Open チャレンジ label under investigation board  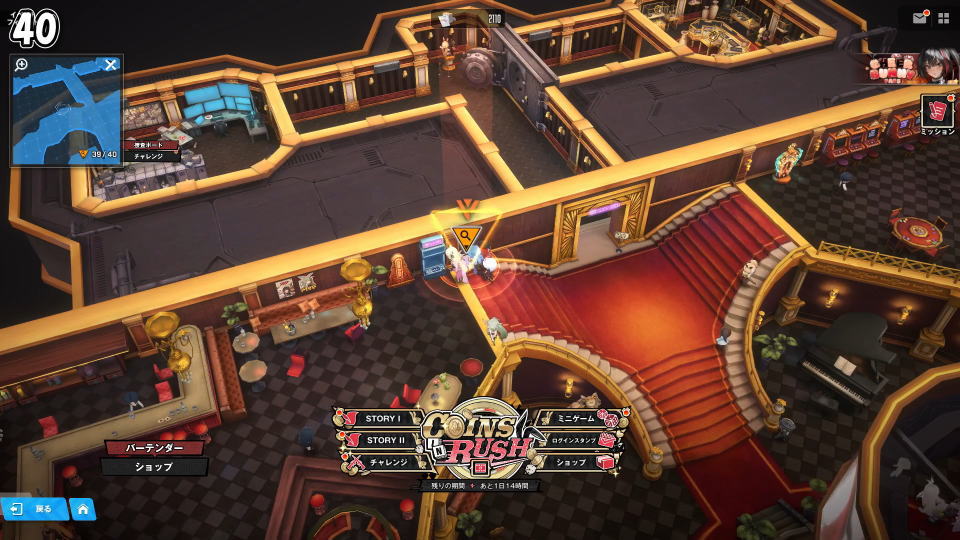150,157
